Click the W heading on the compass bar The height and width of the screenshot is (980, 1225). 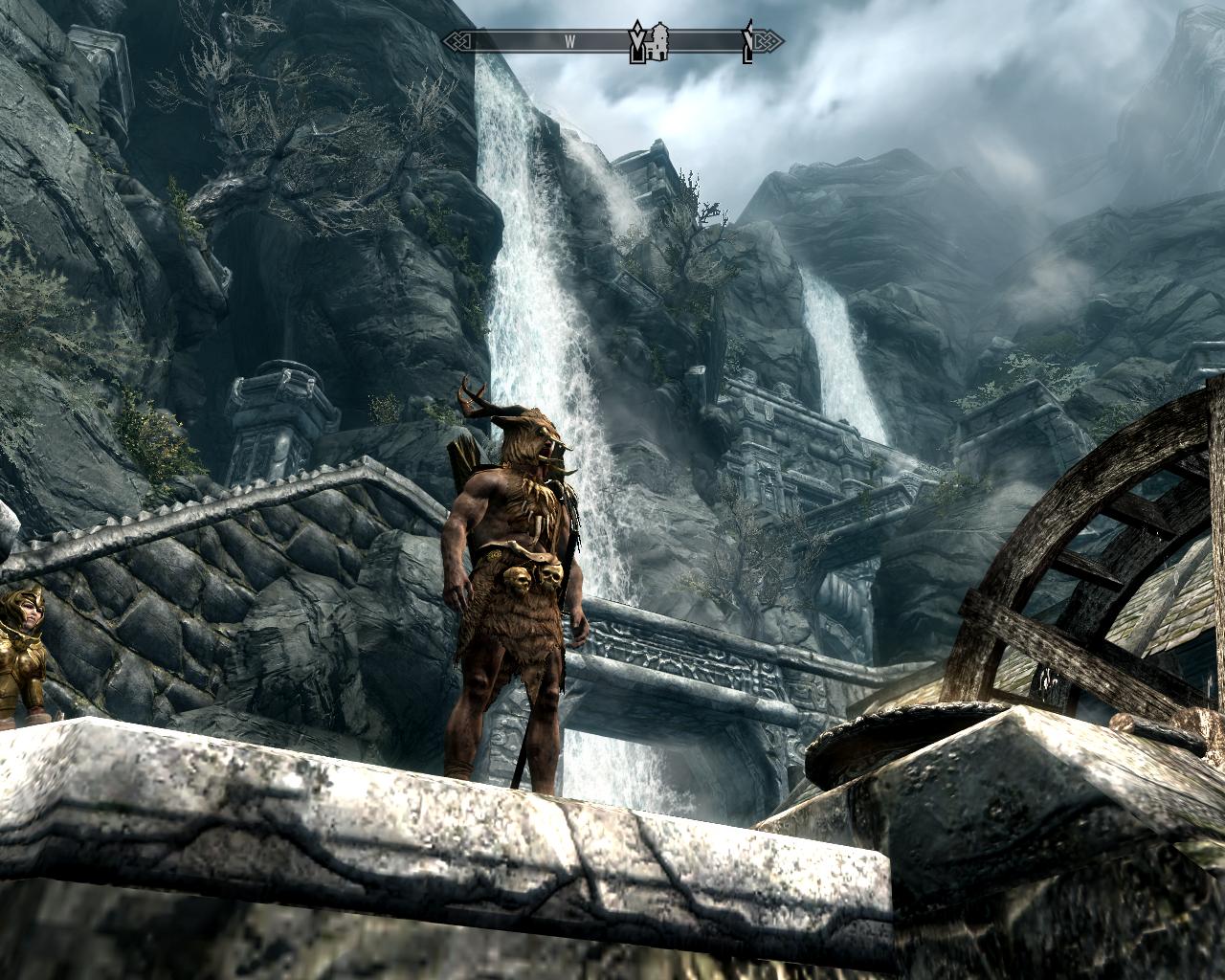pos(568,41)
